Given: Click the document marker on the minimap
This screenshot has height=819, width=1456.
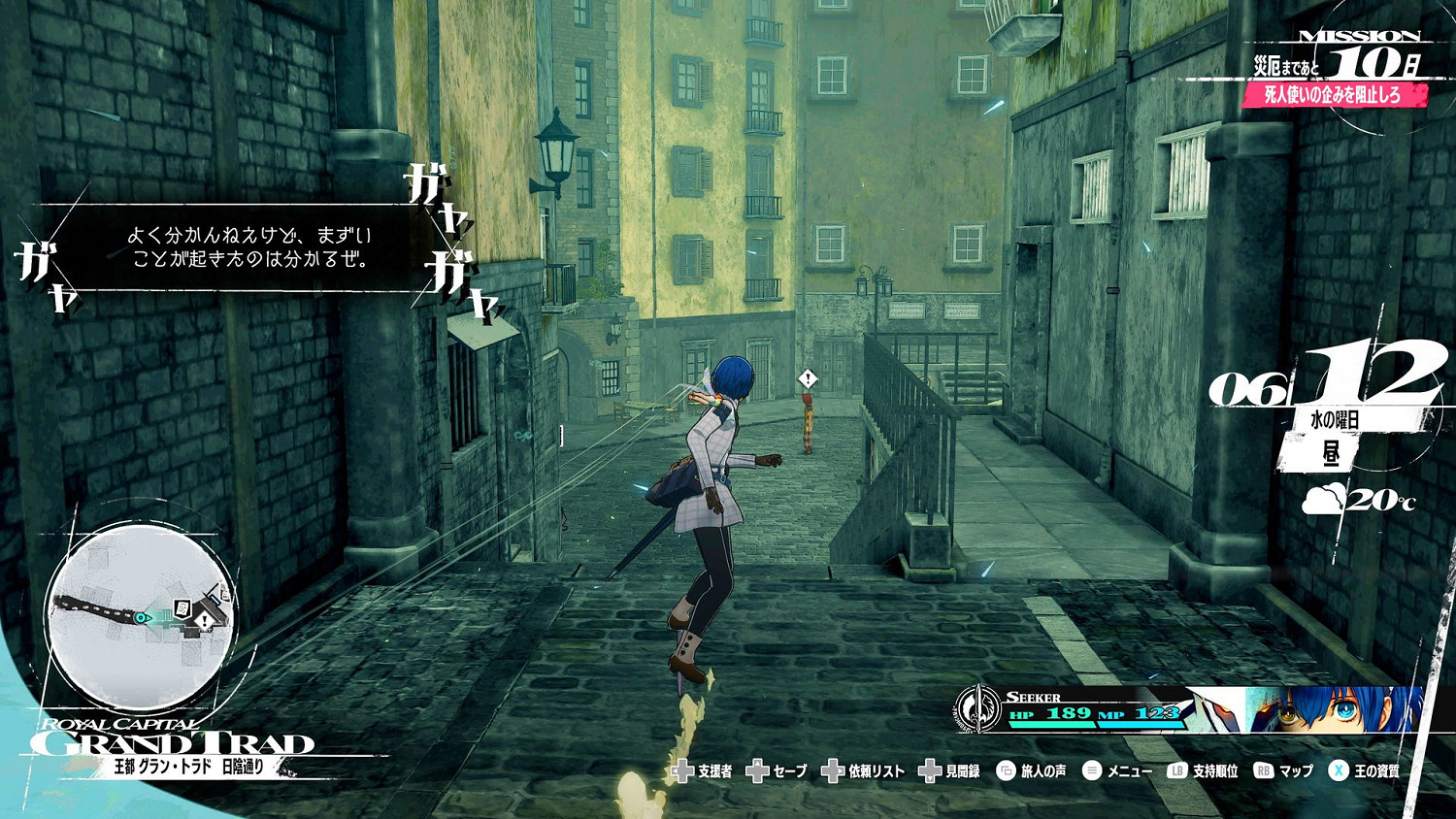Looking at the screenshot, I should tap(182, 608).
